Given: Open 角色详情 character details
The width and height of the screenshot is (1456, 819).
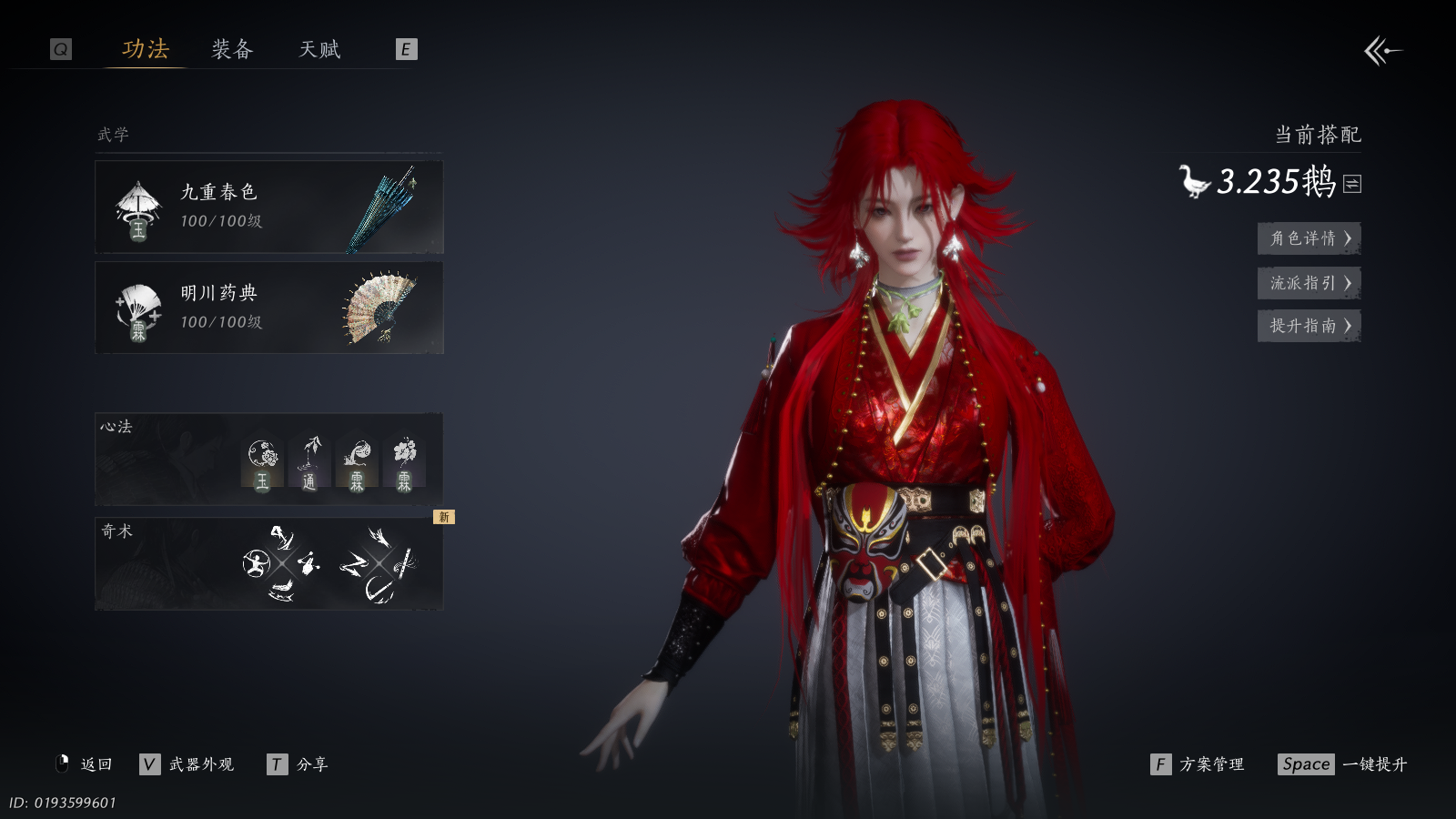Looking at the screenshot, I should (1309, 238).
